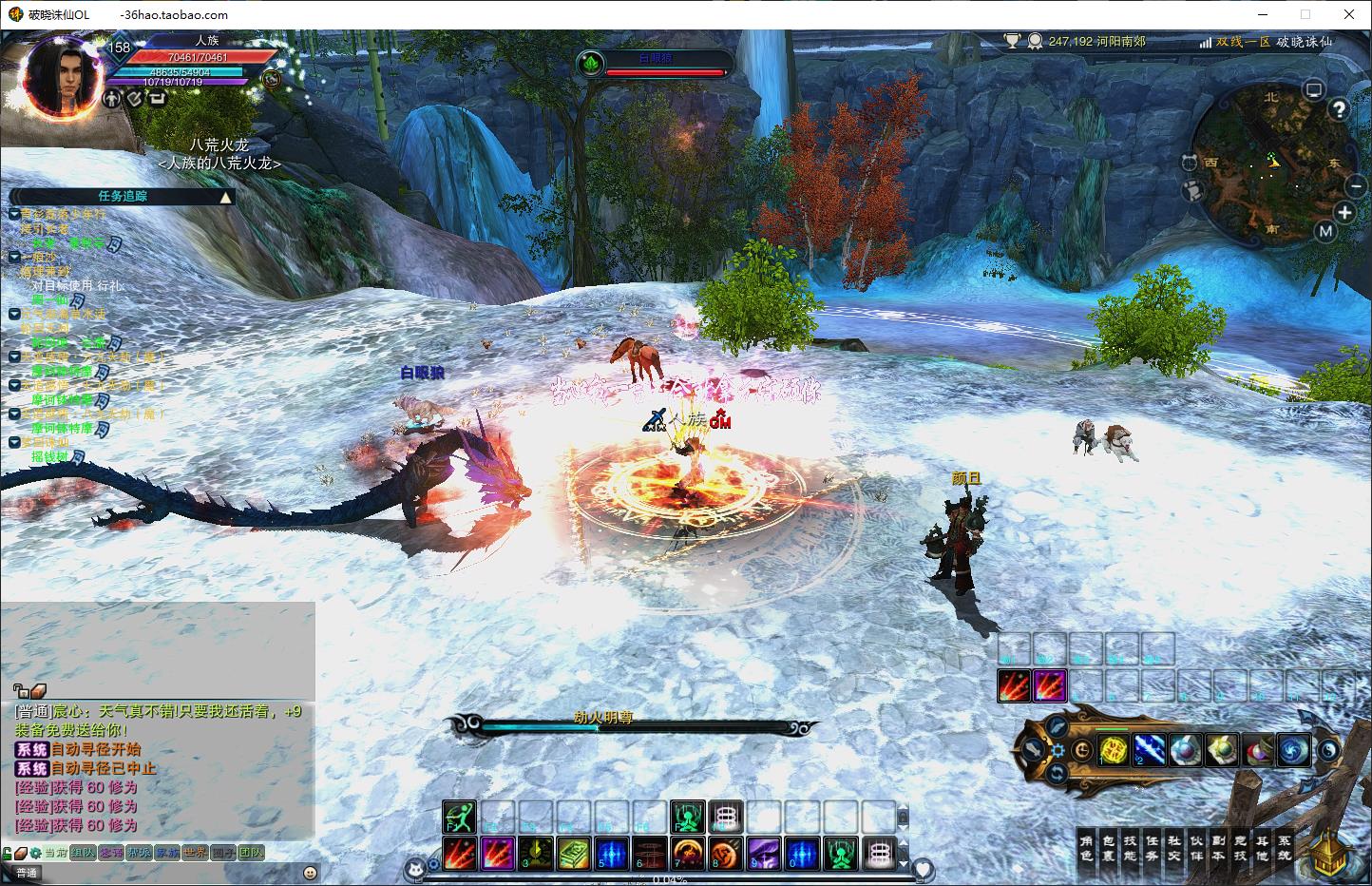Open chat settings gear icon
This screenshot has height=886, width=1372.
35,853
